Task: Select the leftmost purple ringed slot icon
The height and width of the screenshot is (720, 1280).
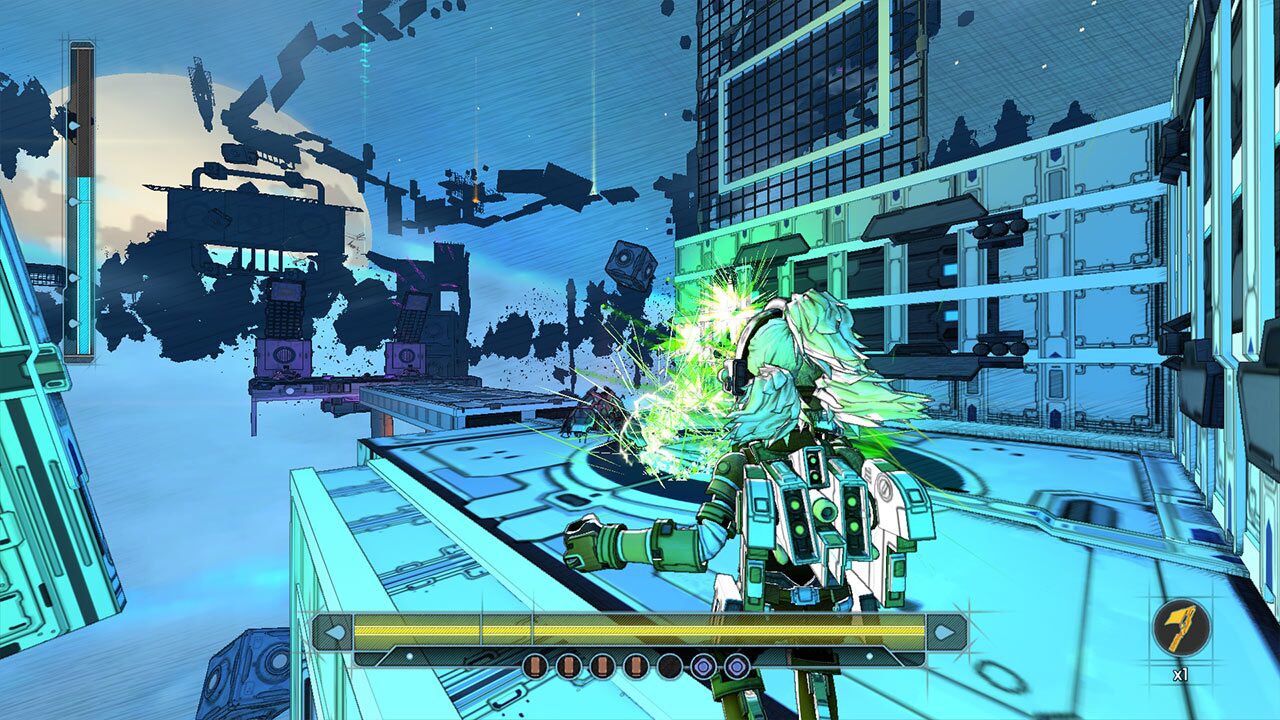Action: (x=705, y=664)
